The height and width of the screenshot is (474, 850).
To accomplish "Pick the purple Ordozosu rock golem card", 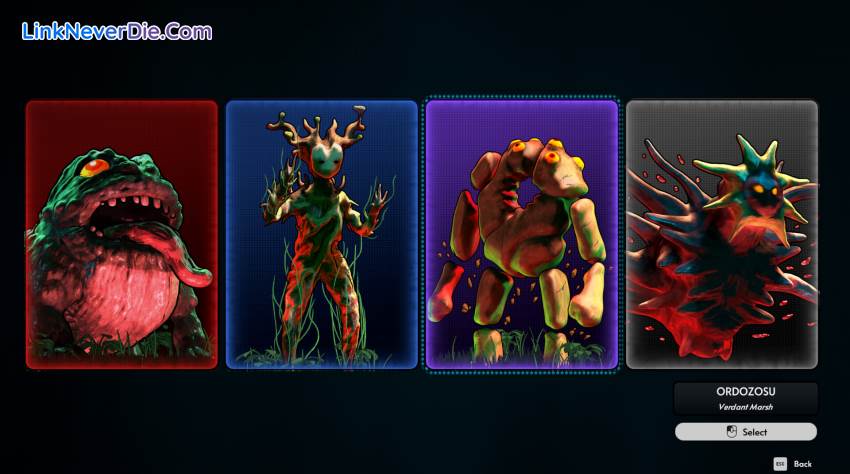I will point(521,234).
